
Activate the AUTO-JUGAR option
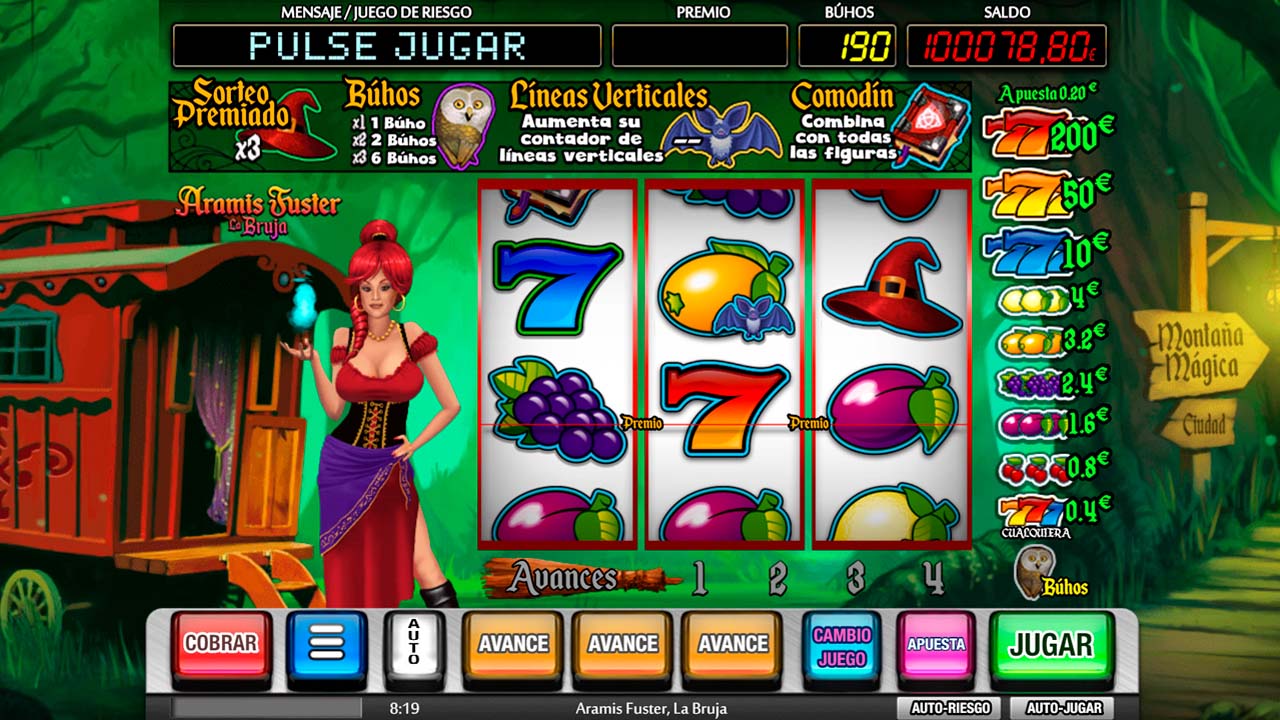pyautogui.click(x=1064, y=708)
